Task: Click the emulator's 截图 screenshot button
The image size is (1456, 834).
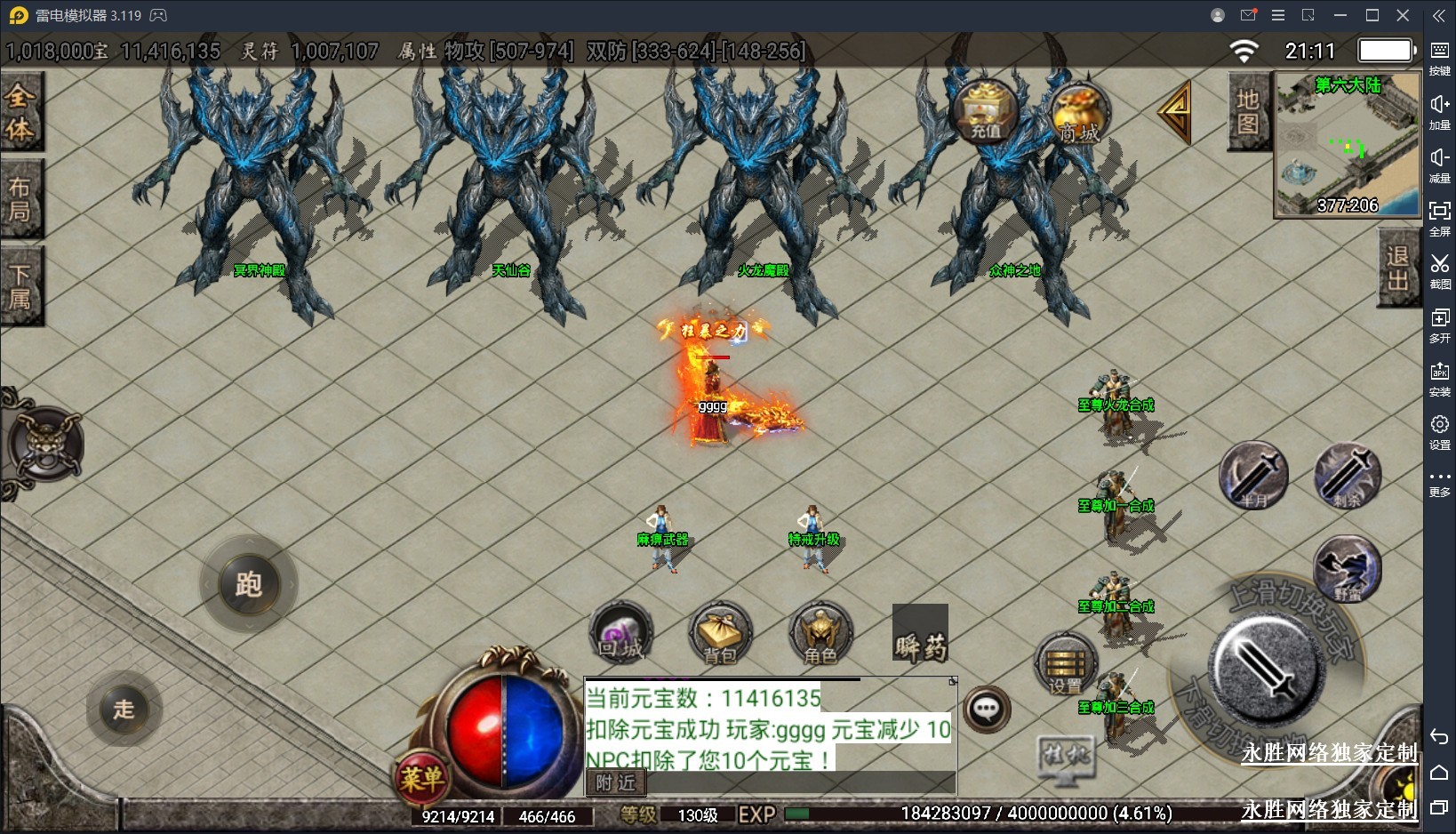Action: click(1439, 270)
